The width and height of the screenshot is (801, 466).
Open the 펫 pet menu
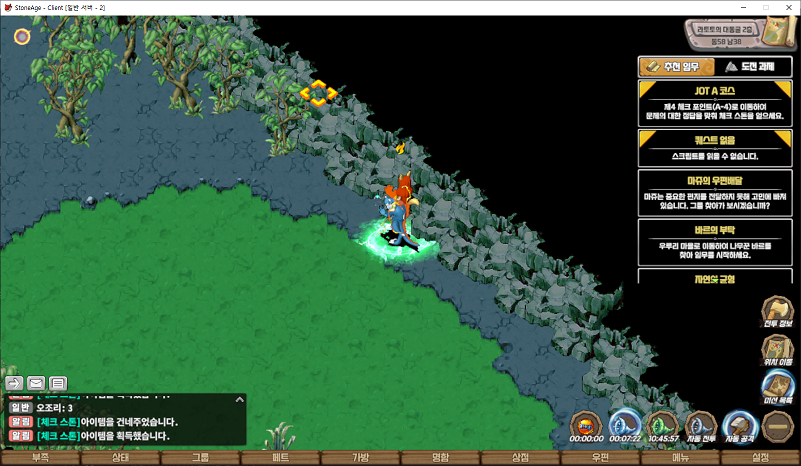click(x=280, y=458)
